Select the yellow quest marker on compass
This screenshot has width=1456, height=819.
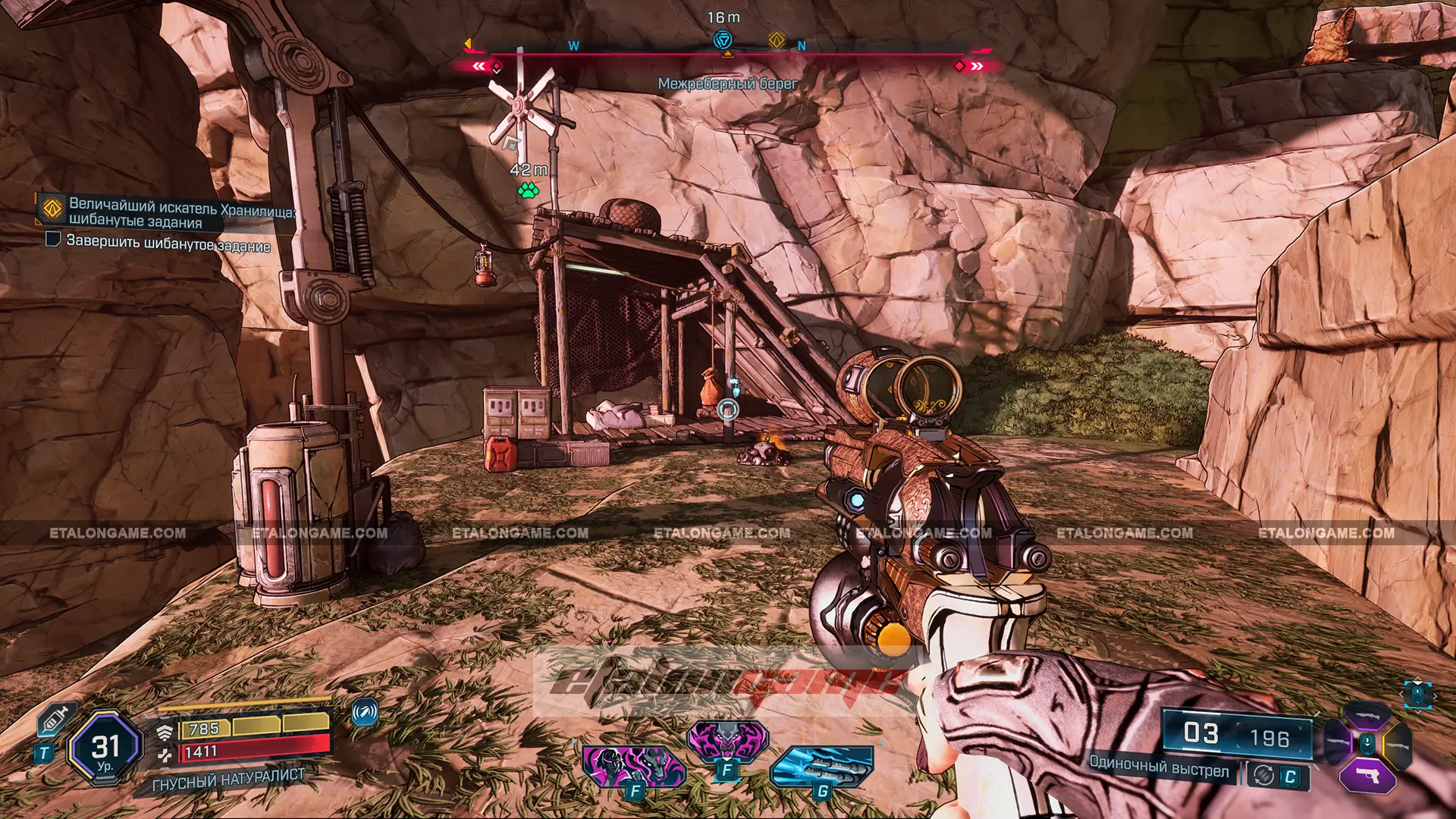[x=776, y=39]
